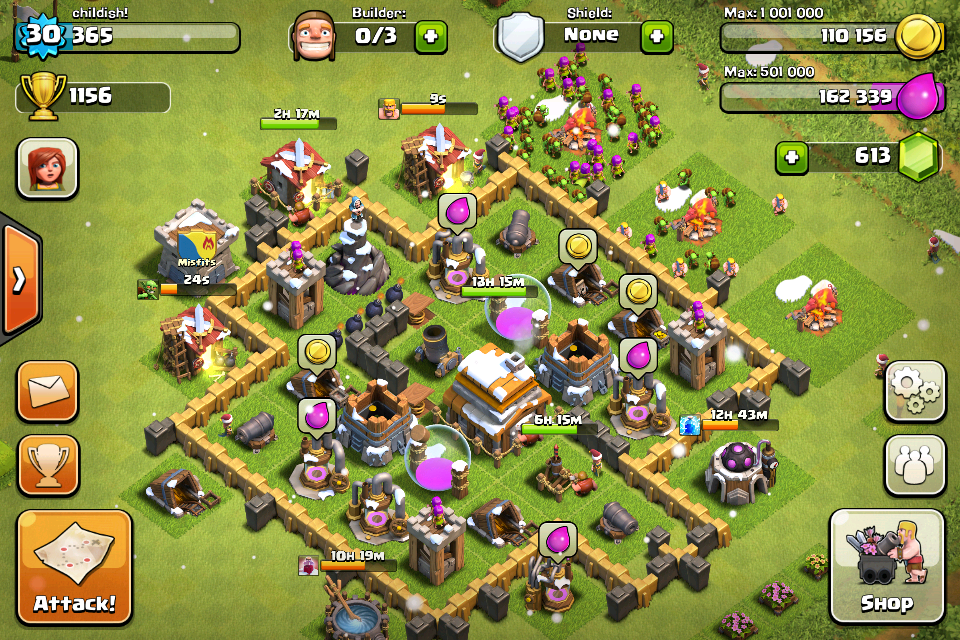This screenshot has width=960, height=640.
Task: Add gems using the green plus button
Action: pos(792,157)
